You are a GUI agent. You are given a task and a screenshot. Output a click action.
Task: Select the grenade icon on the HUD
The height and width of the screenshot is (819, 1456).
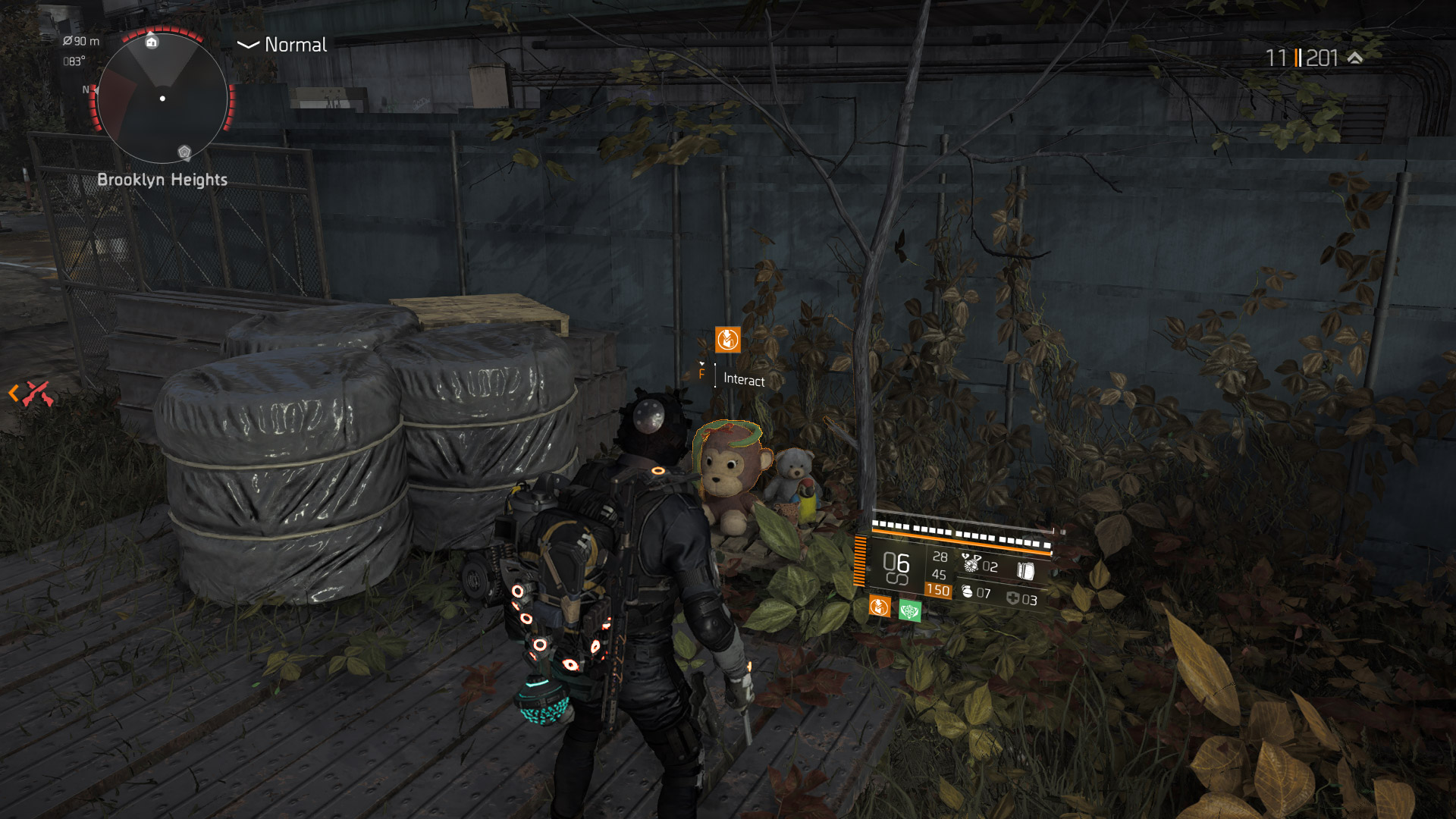tap(967, 591)
